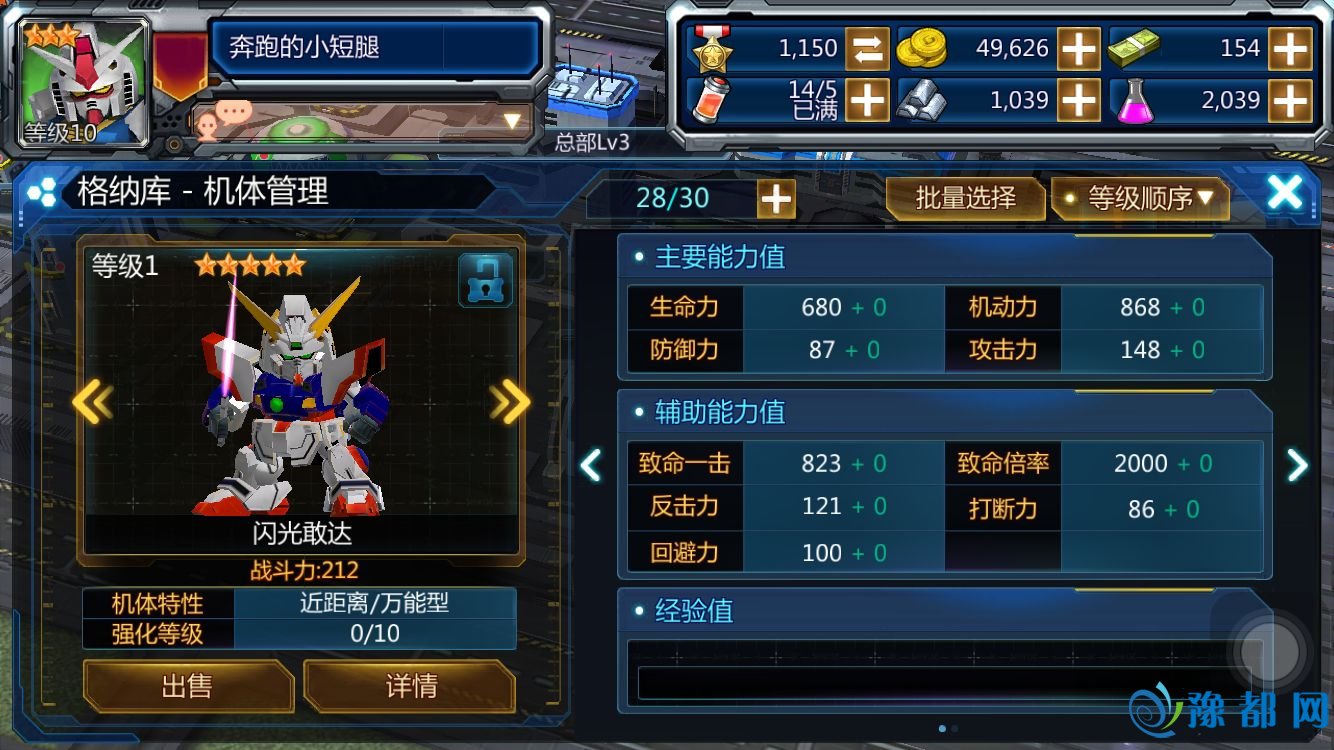Image resolution: width=1334 pixels, height=750 pixels.
Task: Go to previous stats page arrow
Action: tap(592, 464)
